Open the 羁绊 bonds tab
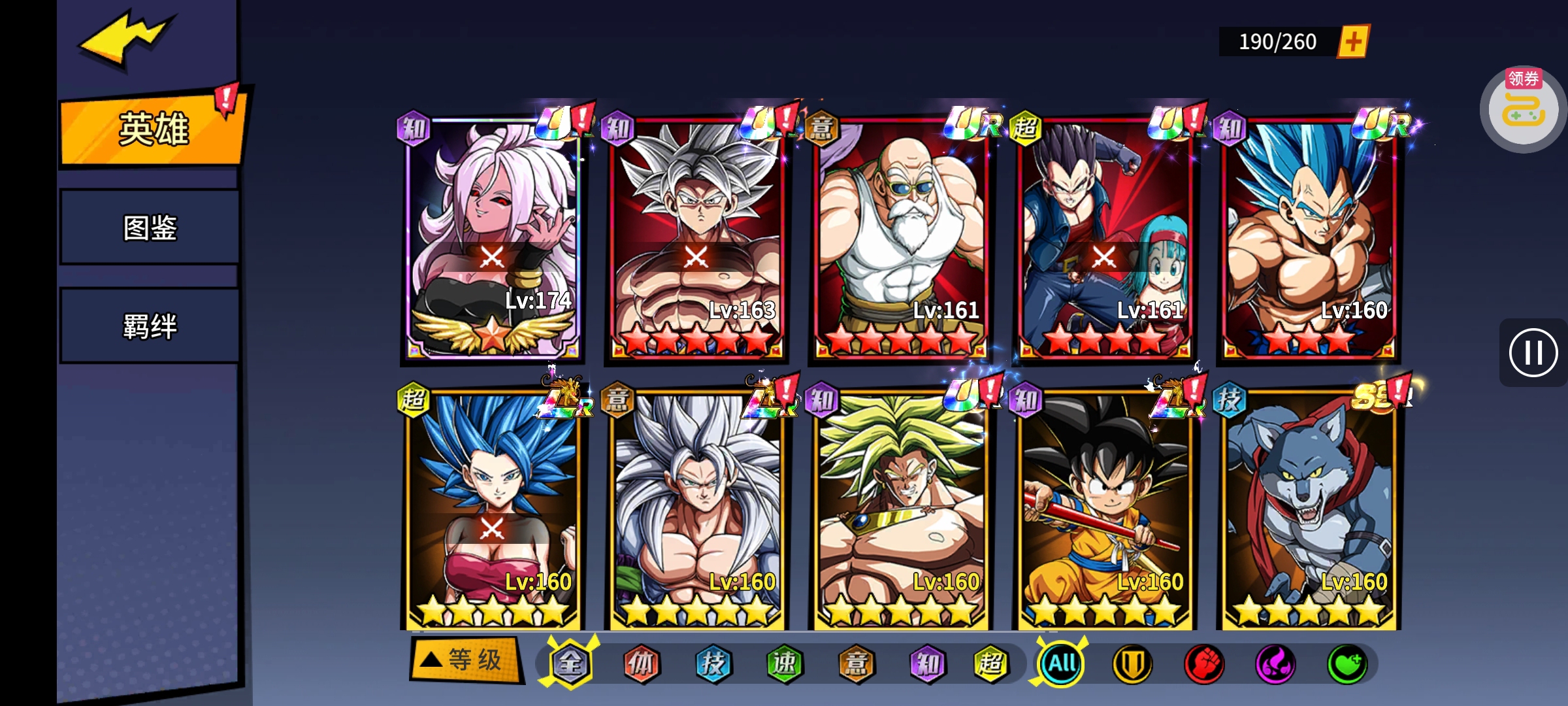Image resolution: width=1568 pixels, height=706 pixels. click(150, 326)
